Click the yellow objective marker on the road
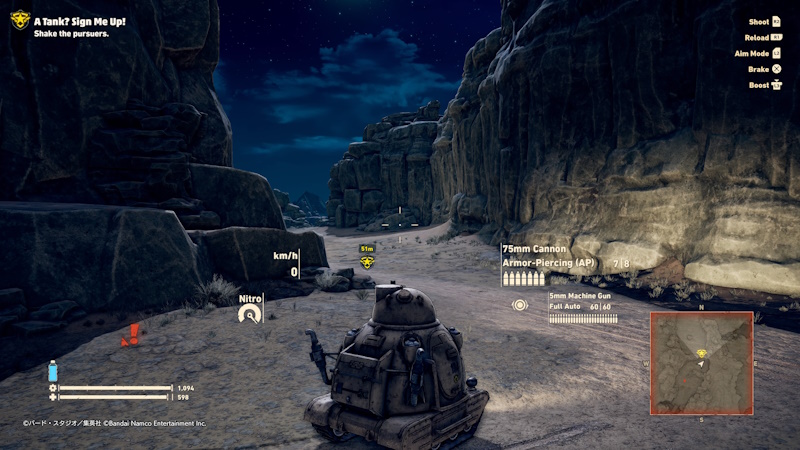Screen dimensions: 800x450 click(367, 262)
